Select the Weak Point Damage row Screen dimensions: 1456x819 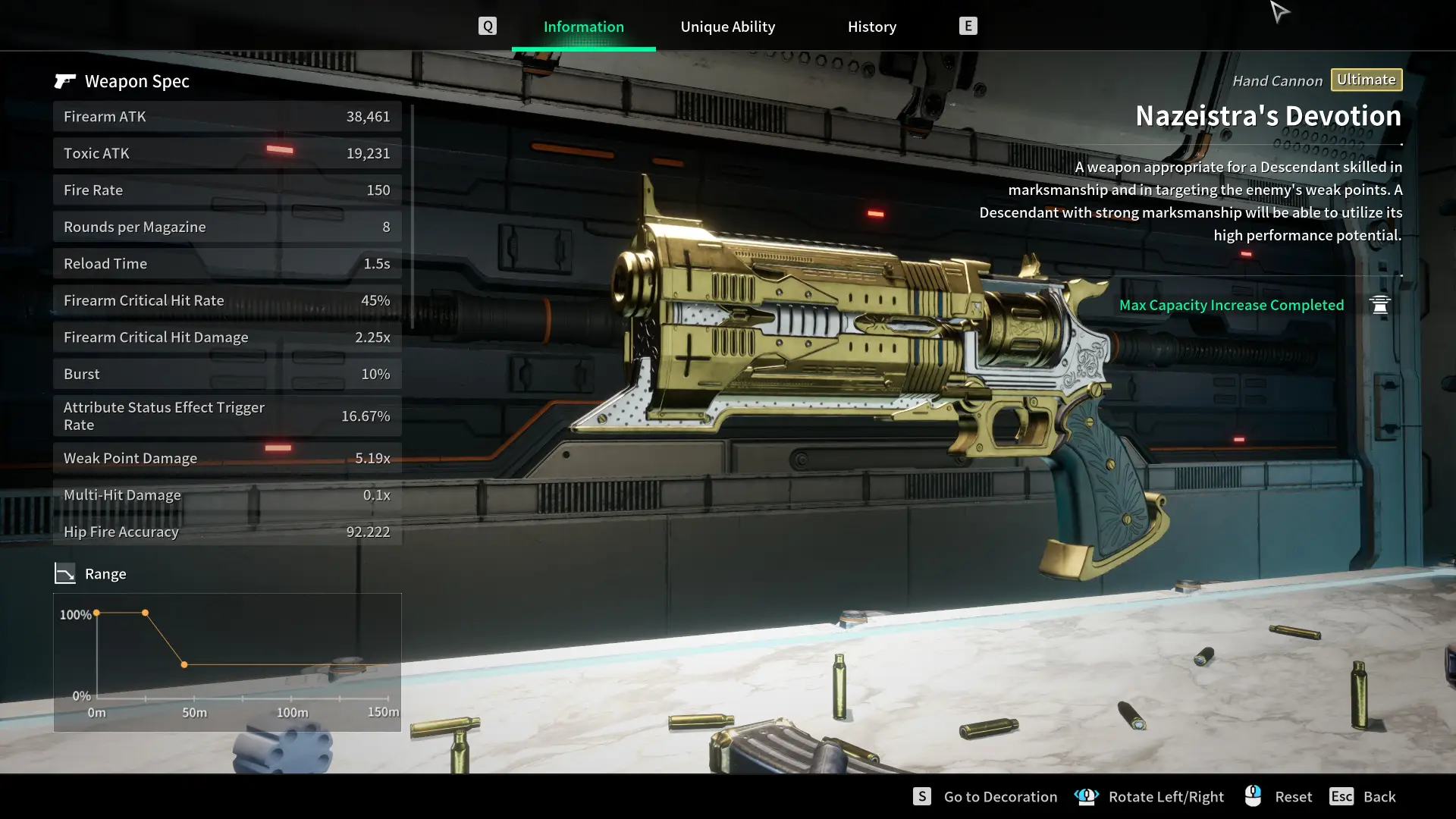pyautogui.click(x=227, y=458)
